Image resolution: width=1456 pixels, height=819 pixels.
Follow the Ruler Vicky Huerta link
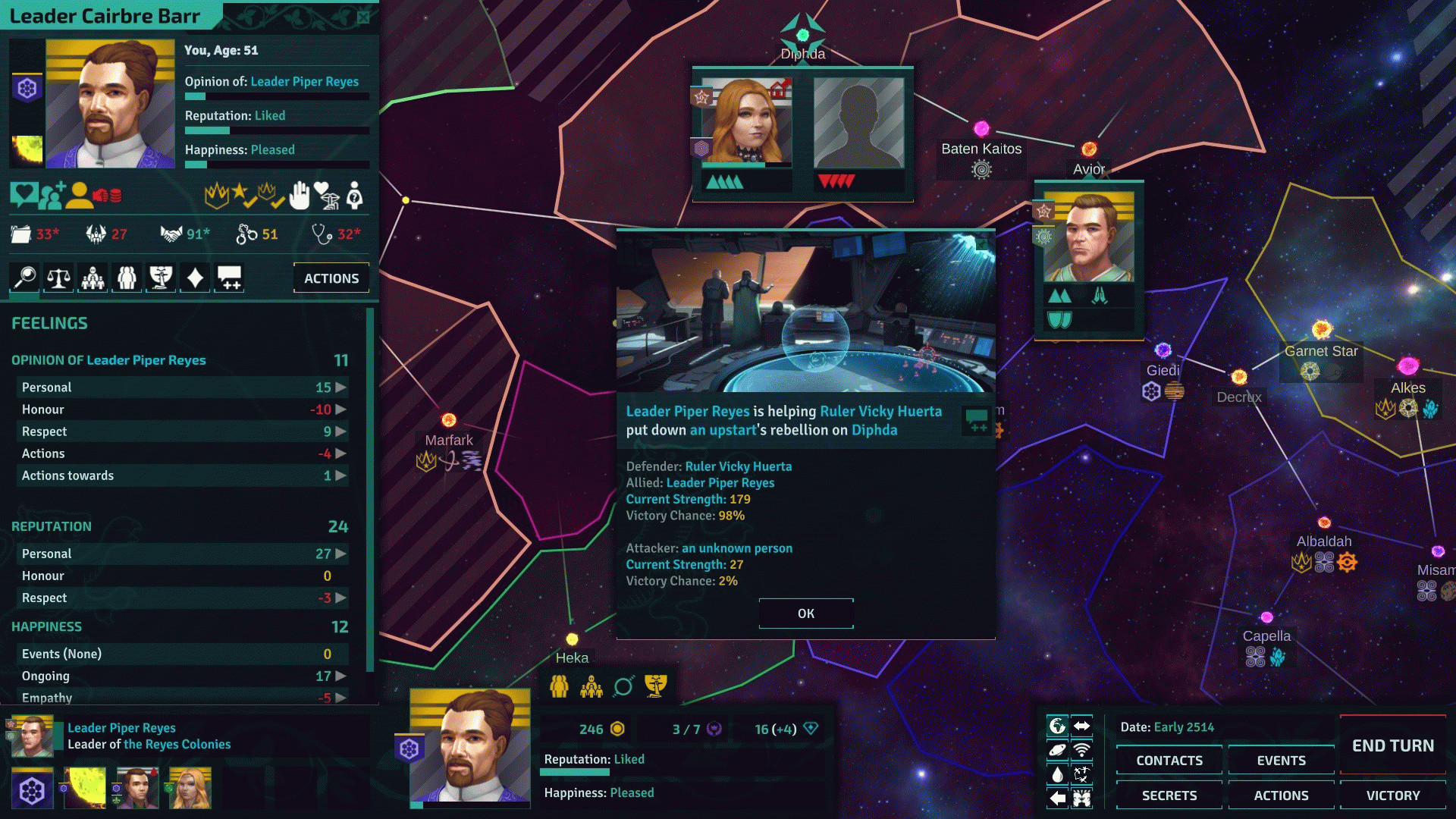pyautogui.click(x=880, y=411)
